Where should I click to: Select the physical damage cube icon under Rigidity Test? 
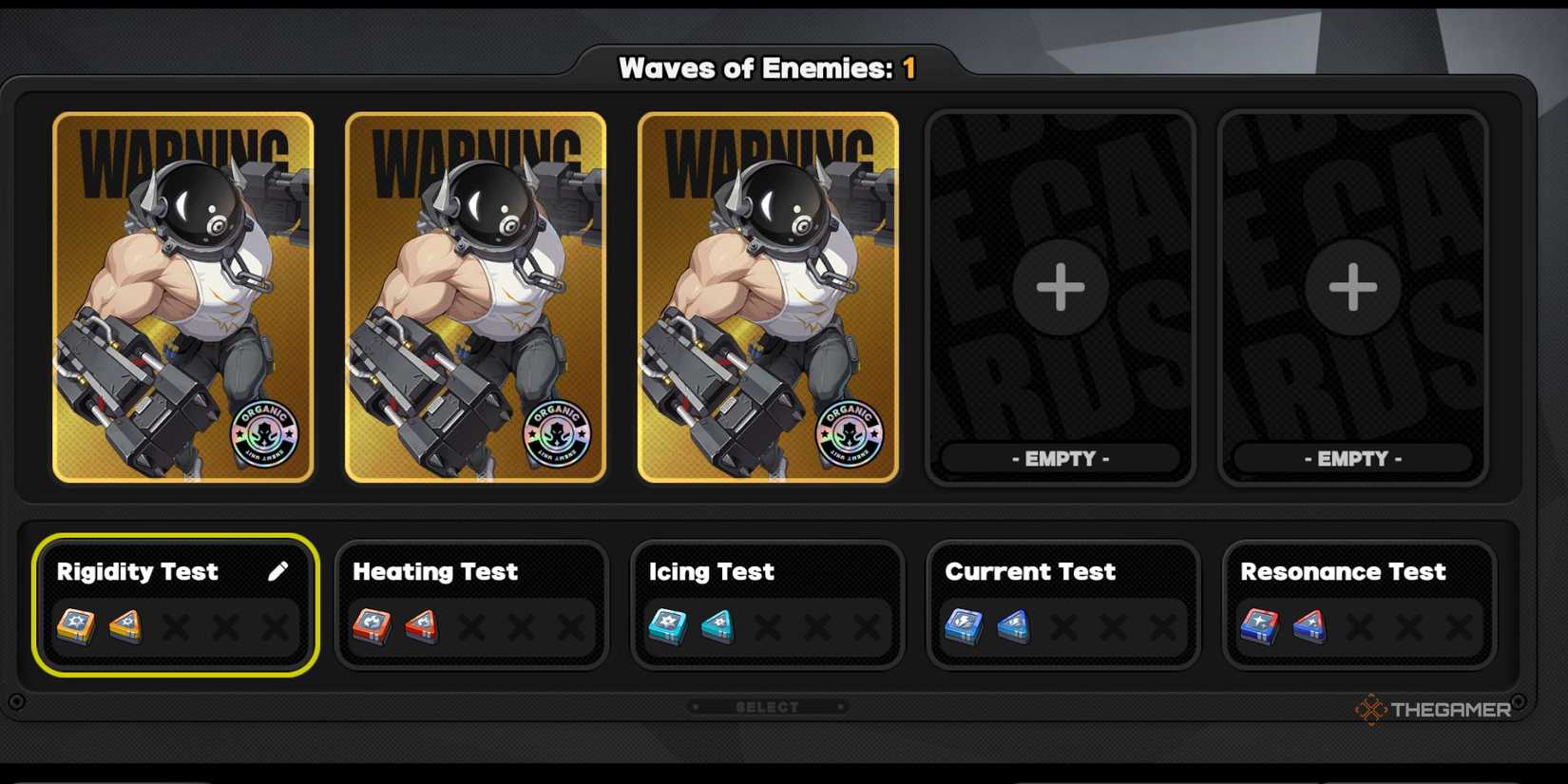[76, 626]
